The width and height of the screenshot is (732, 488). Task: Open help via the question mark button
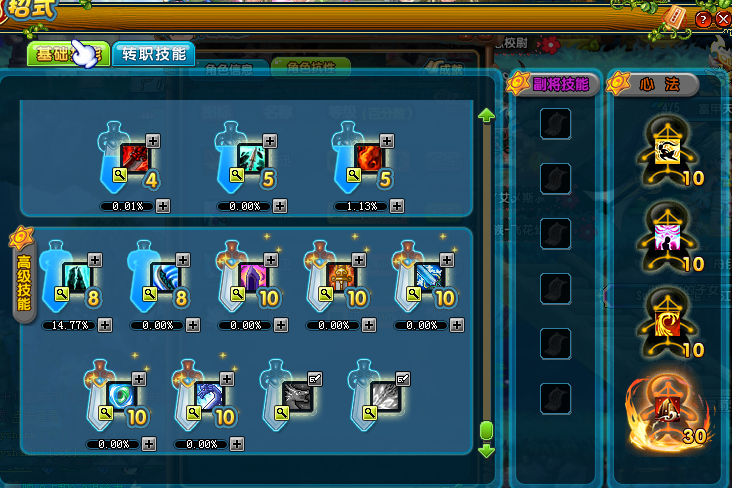(703, 19)
